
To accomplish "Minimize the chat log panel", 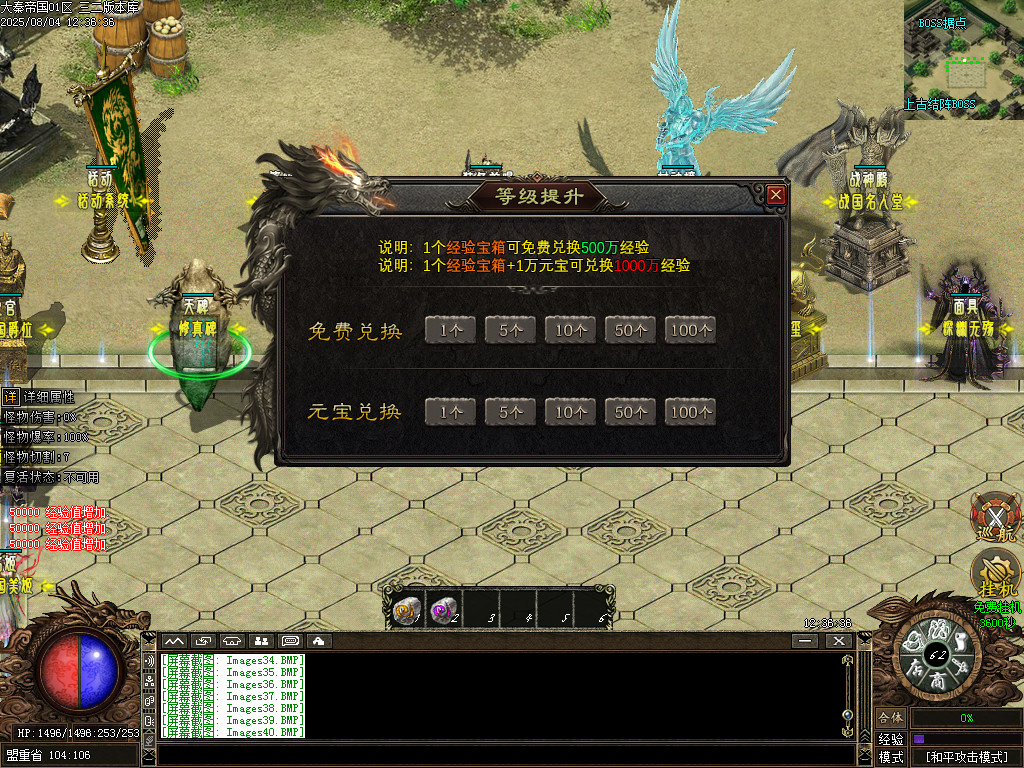I will (806, 641).
